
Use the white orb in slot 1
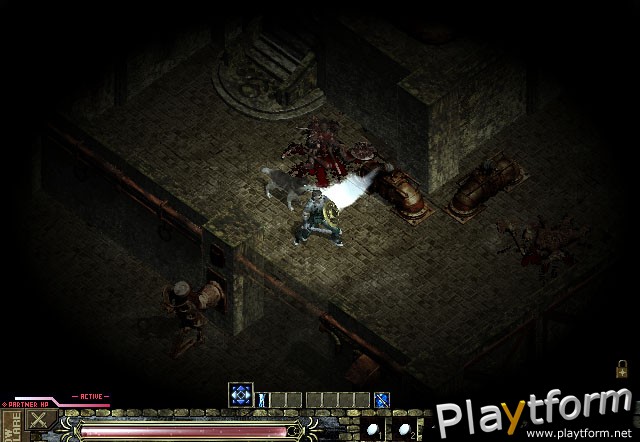[x=371, y=429]
